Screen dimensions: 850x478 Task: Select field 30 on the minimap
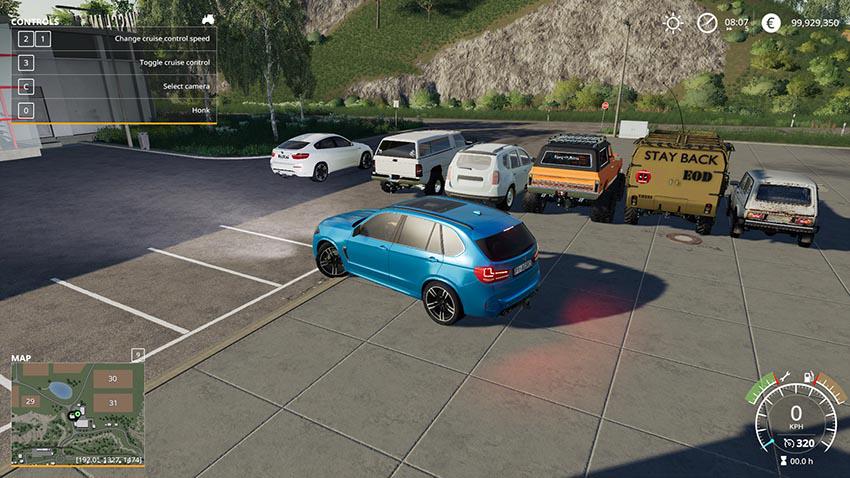[112, 379]
